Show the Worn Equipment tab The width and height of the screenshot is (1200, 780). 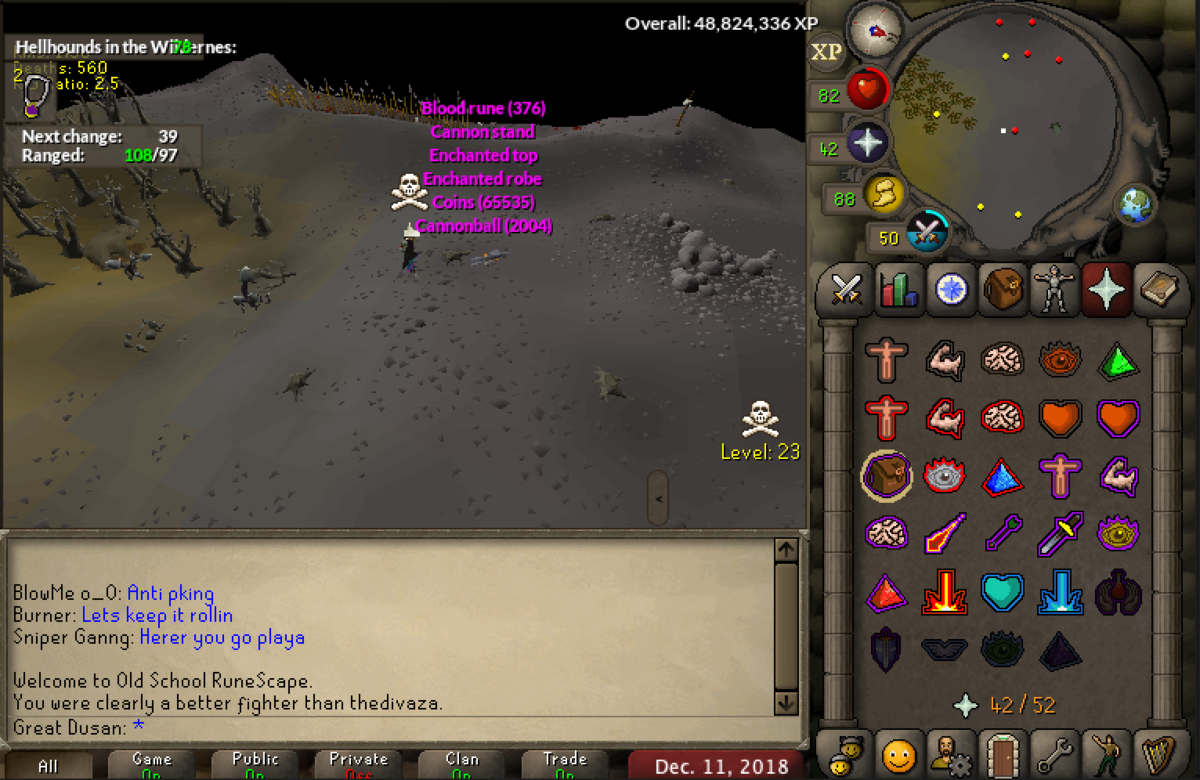click(x=1053, y=290)
